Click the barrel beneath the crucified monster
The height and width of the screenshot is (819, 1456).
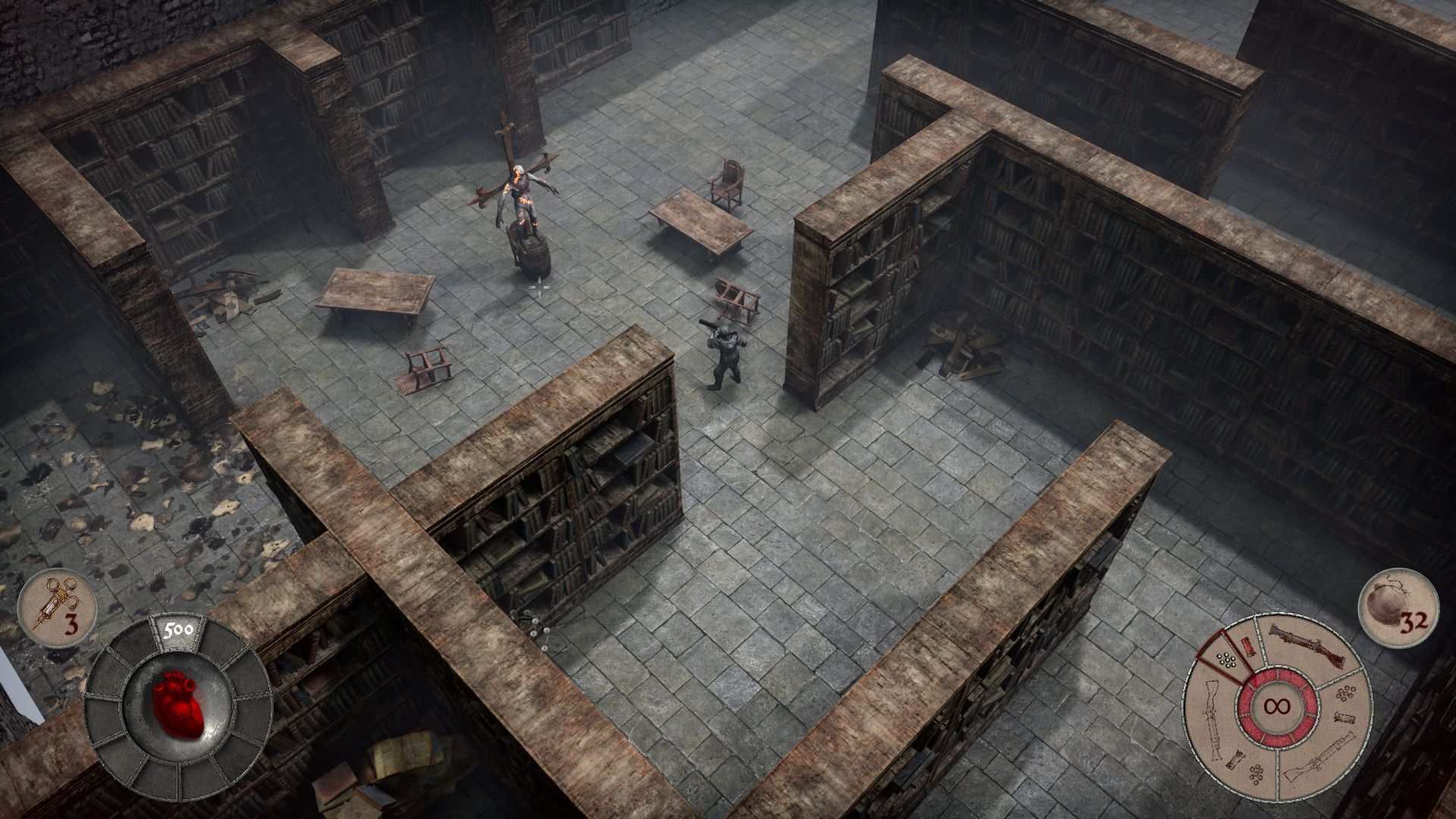click(531, 254)
